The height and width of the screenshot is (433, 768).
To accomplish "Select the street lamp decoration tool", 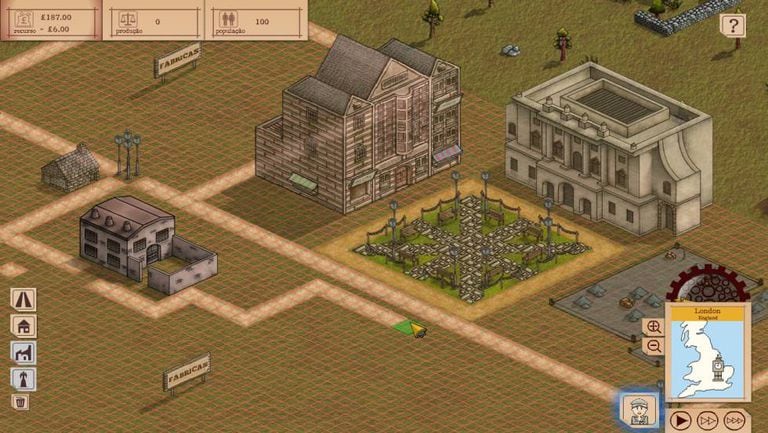I will click(22, 378).
